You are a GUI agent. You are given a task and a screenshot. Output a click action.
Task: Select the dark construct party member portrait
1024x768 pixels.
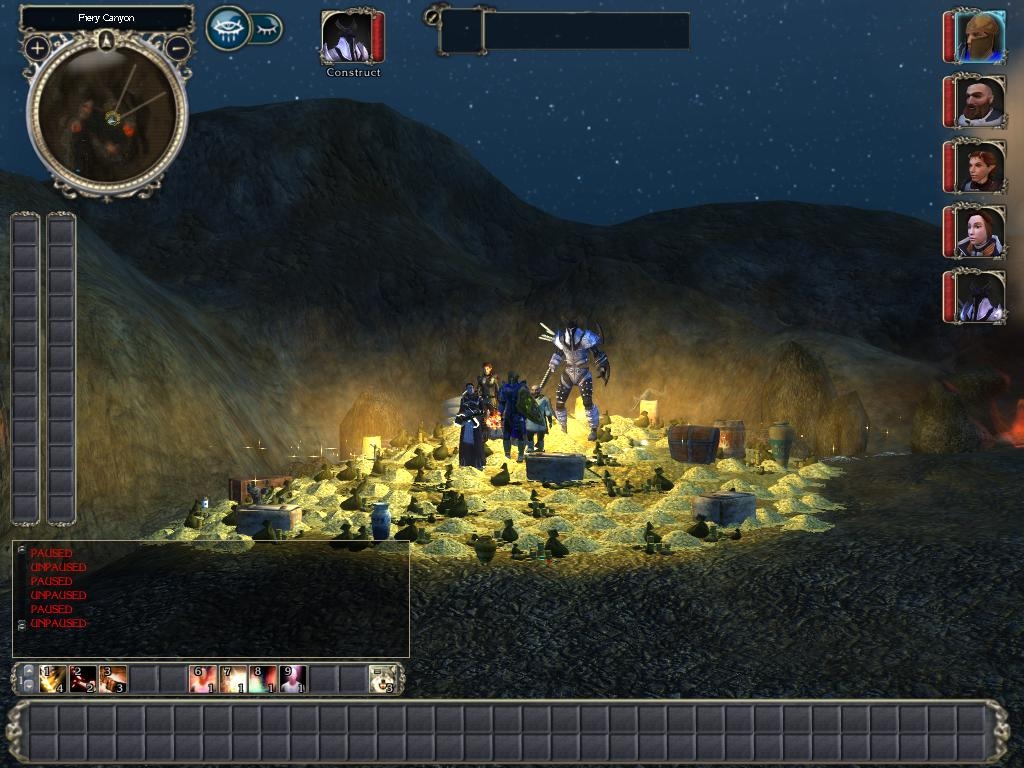(978, 296)
